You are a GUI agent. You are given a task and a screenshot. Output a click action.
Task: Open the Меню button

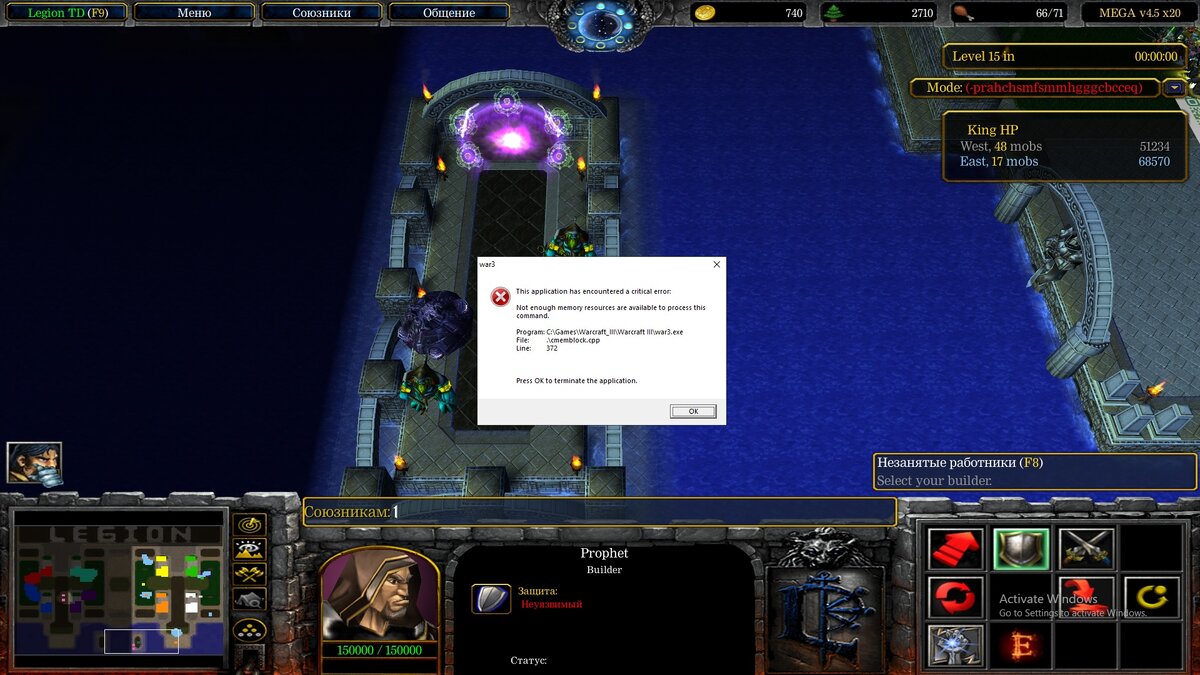(x=194, y=13)
